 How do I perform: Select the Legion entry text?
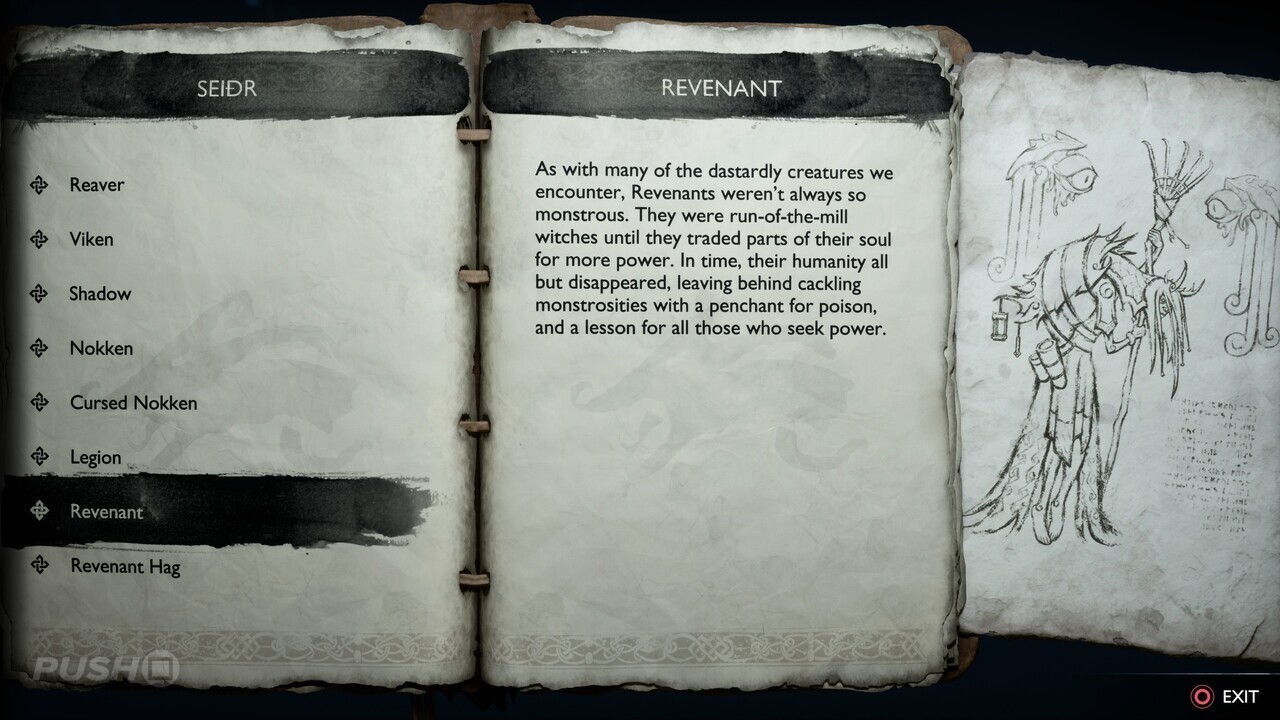96,457
